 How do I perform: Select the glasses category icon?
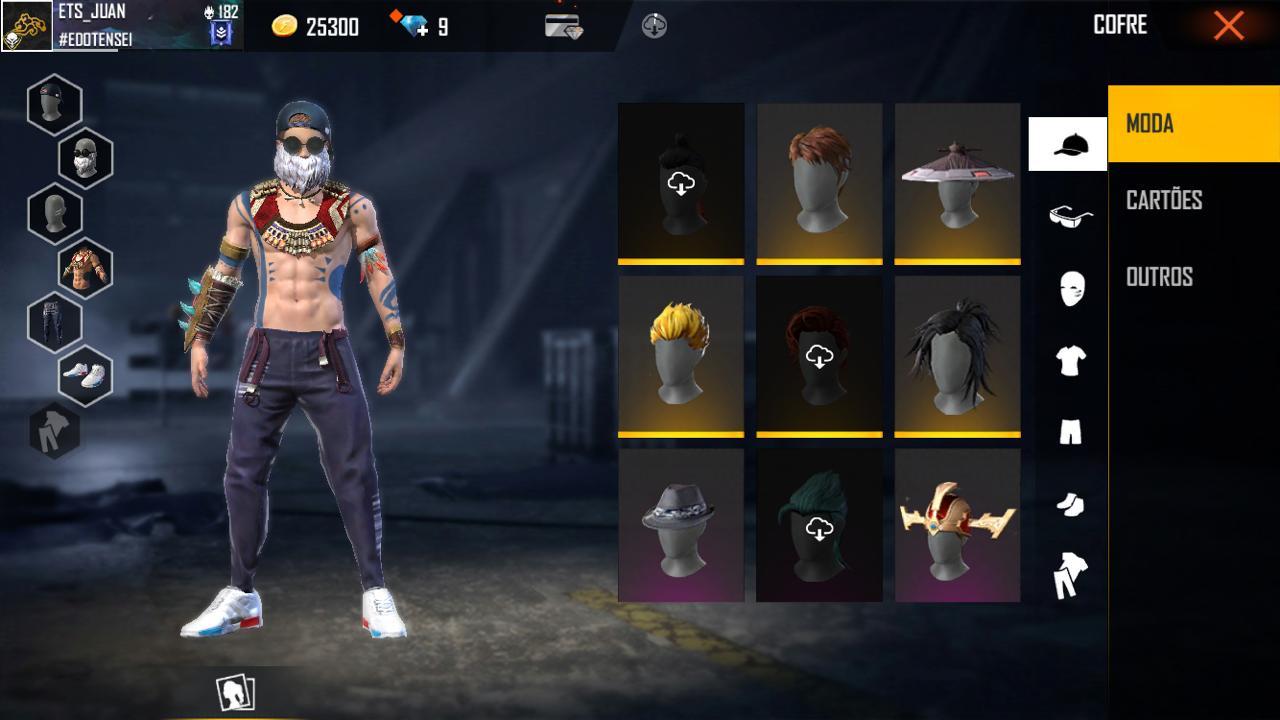click(1070, 215)
